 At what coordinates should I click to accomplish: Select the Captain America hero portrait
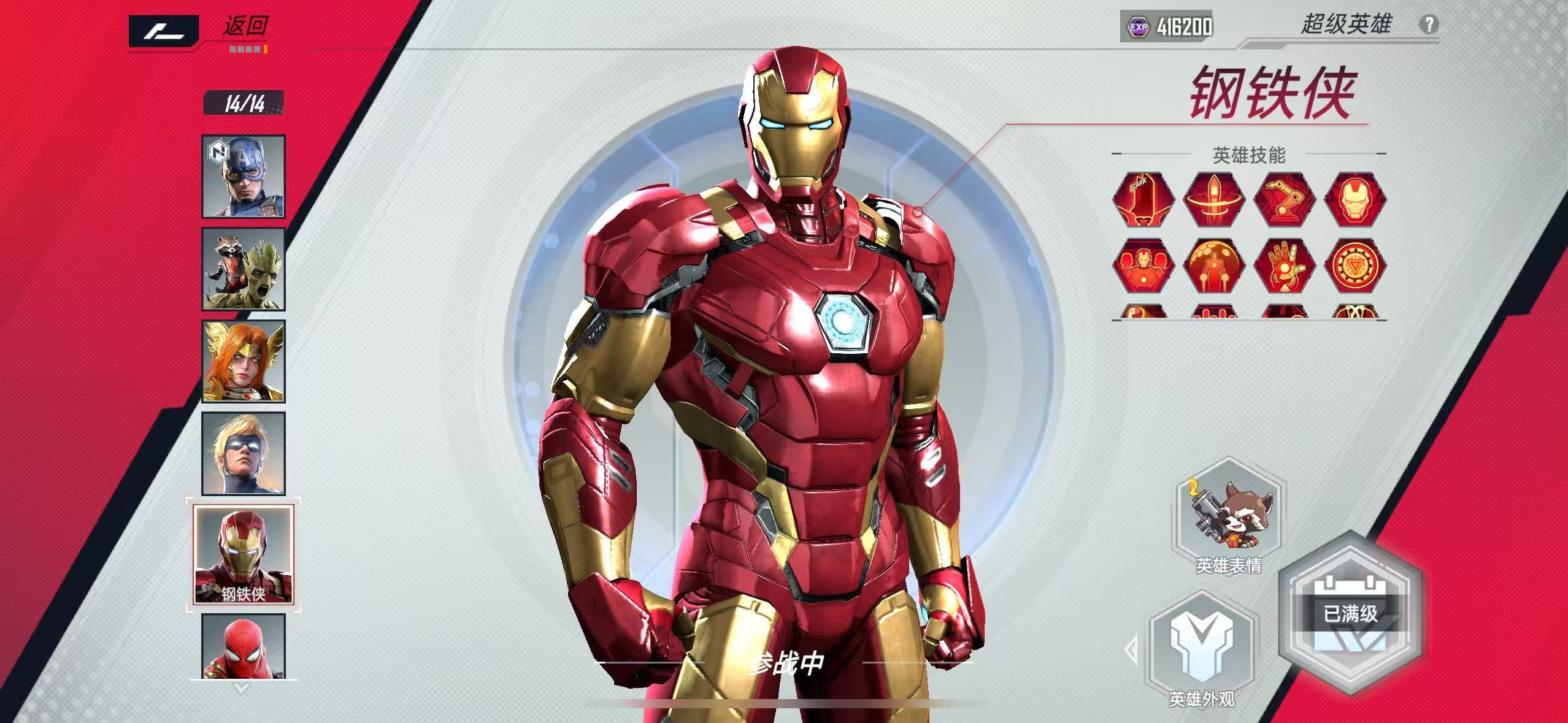pos(244,176)
